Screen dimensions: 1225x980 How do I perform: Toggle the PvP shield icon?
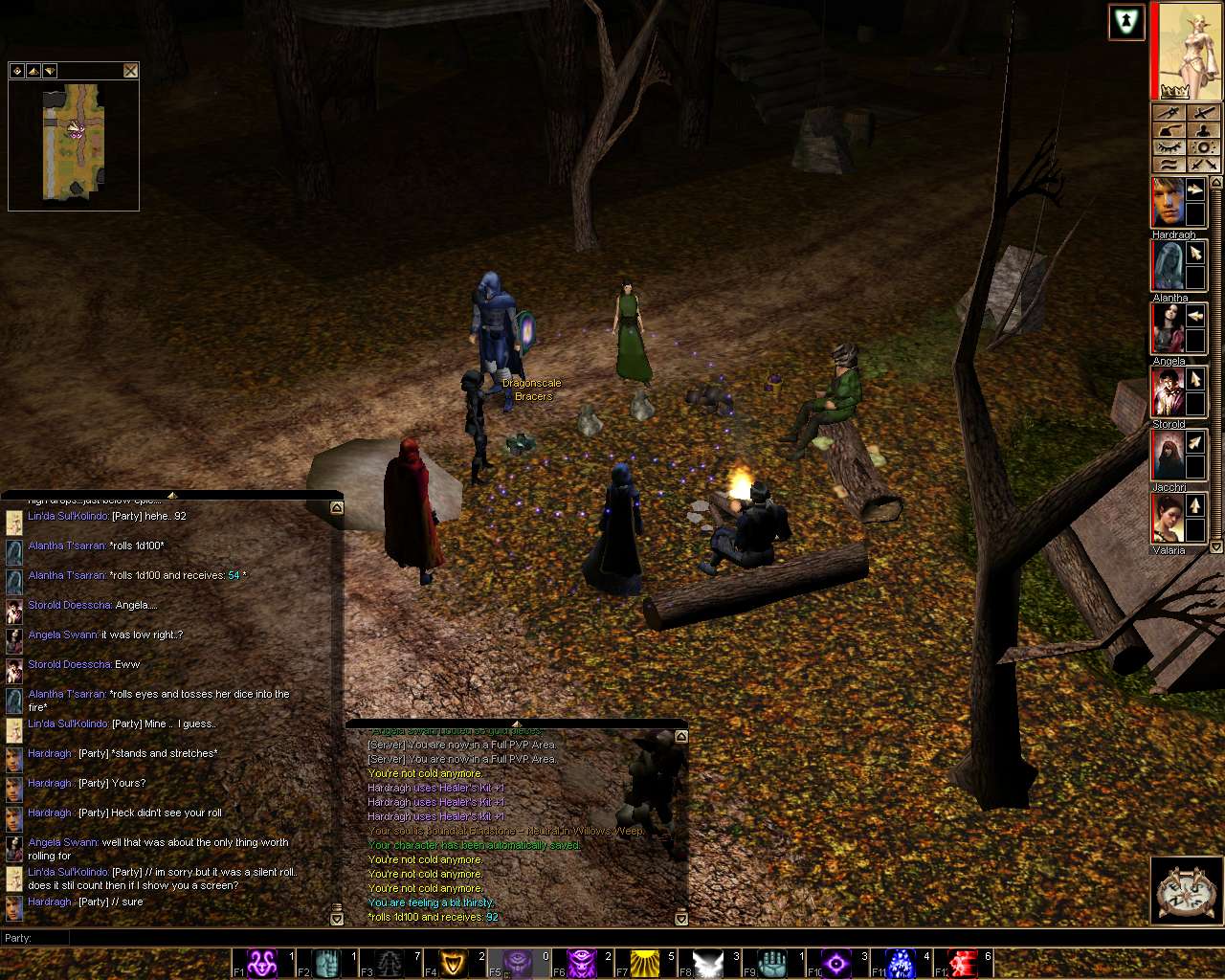[1126, 22]
